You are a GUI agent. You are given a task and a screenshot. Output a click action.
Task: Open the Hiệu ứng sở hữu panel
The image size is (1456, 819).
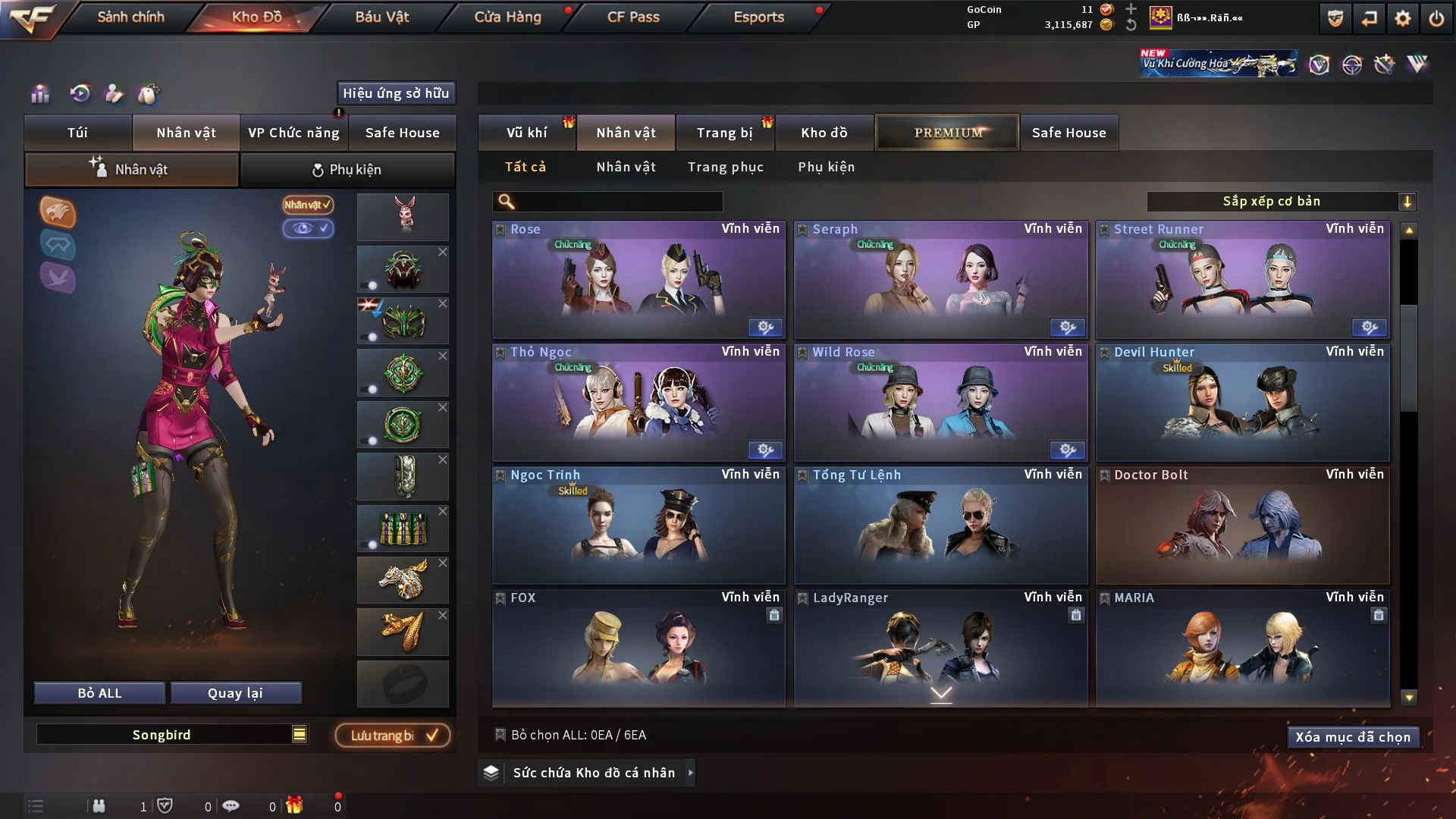click(396, 93)
